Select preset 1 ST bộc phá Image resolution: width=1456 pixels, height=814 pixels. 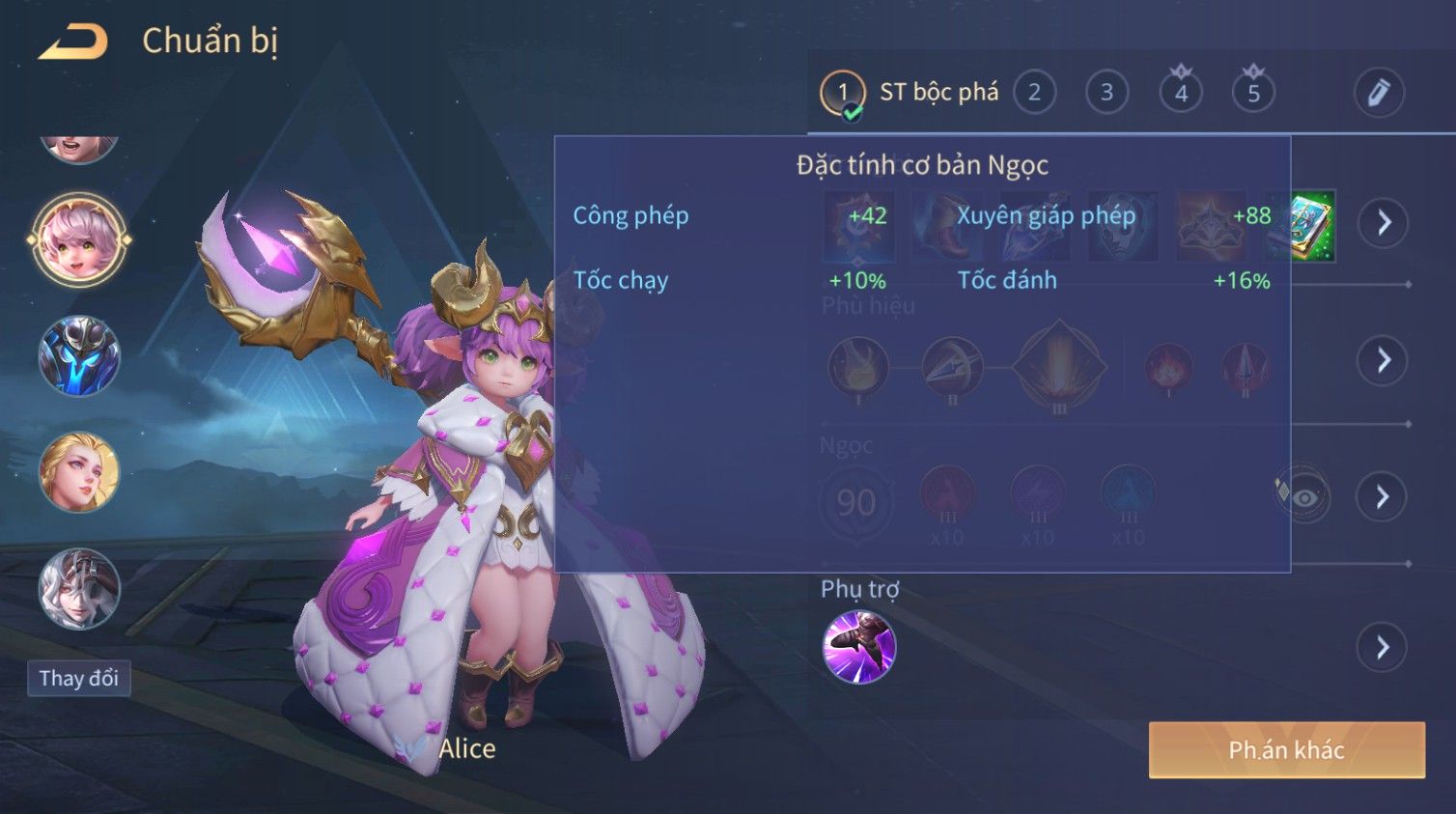[x=843, y=93]
